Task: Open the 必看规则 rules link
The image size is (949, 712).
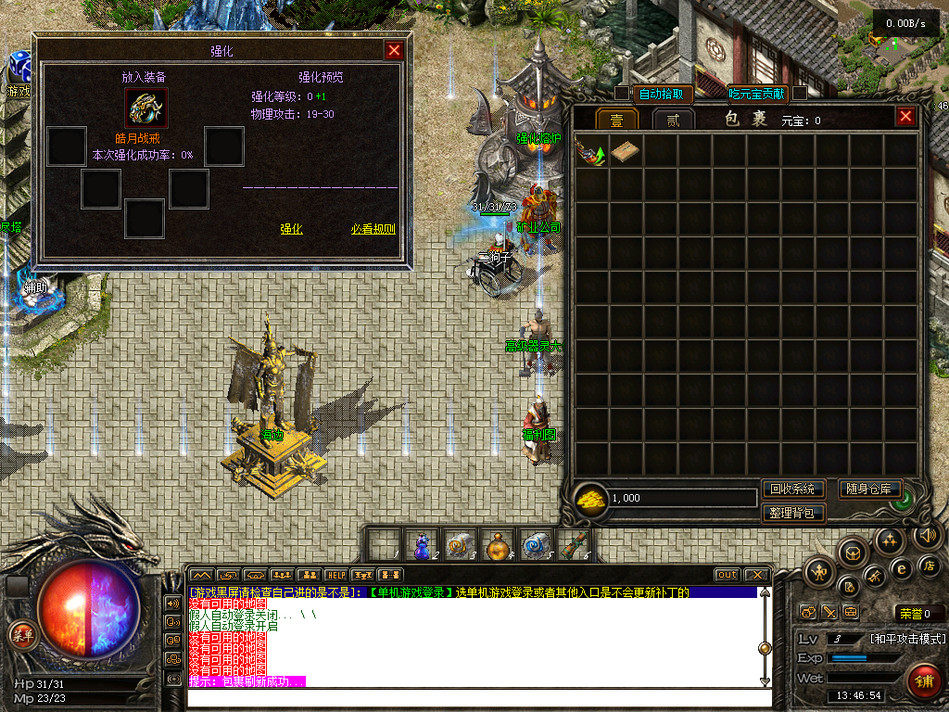Action: coord(373,229)
